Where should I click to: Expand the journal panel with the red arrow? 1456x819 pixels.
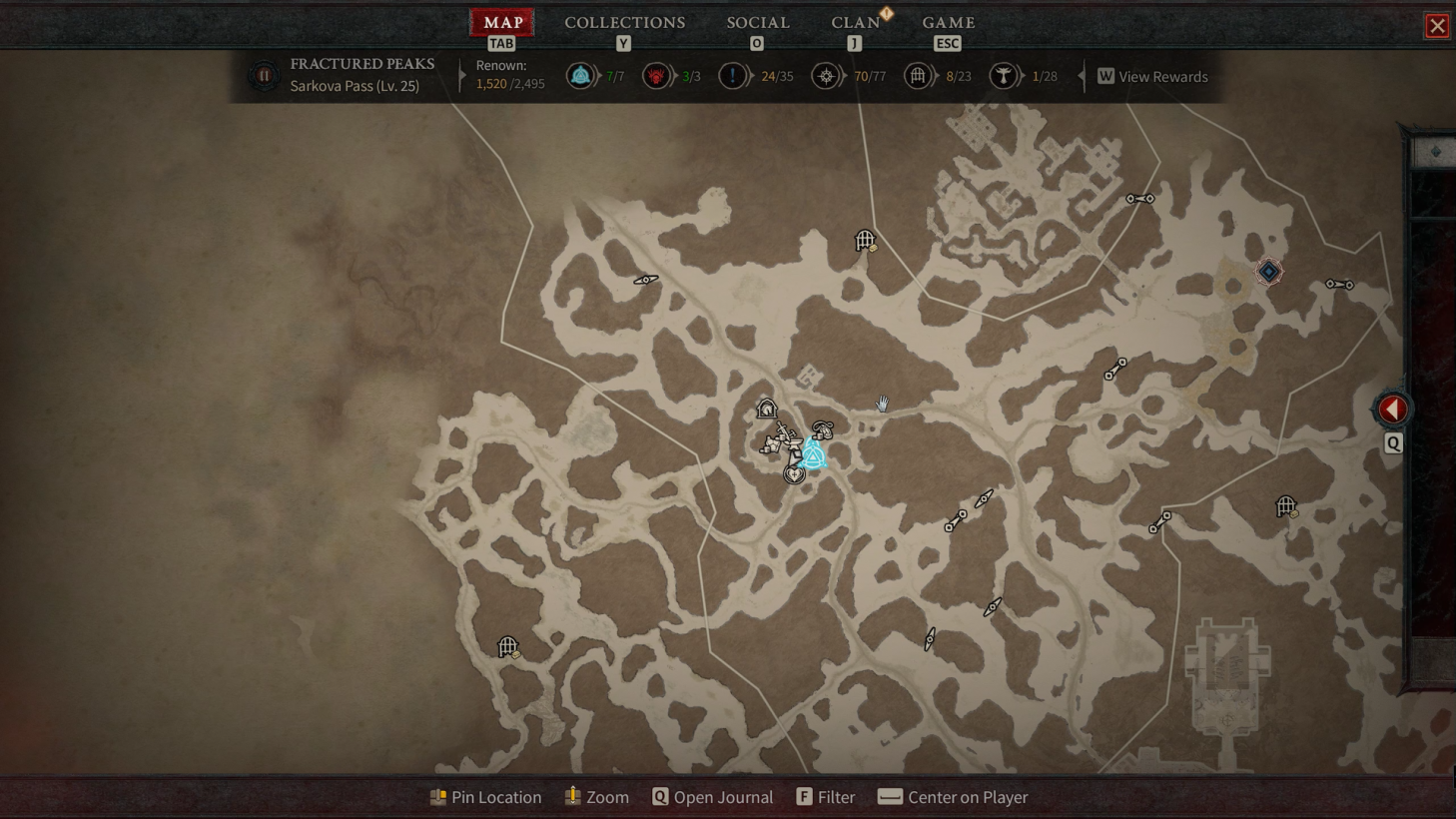1392,409
